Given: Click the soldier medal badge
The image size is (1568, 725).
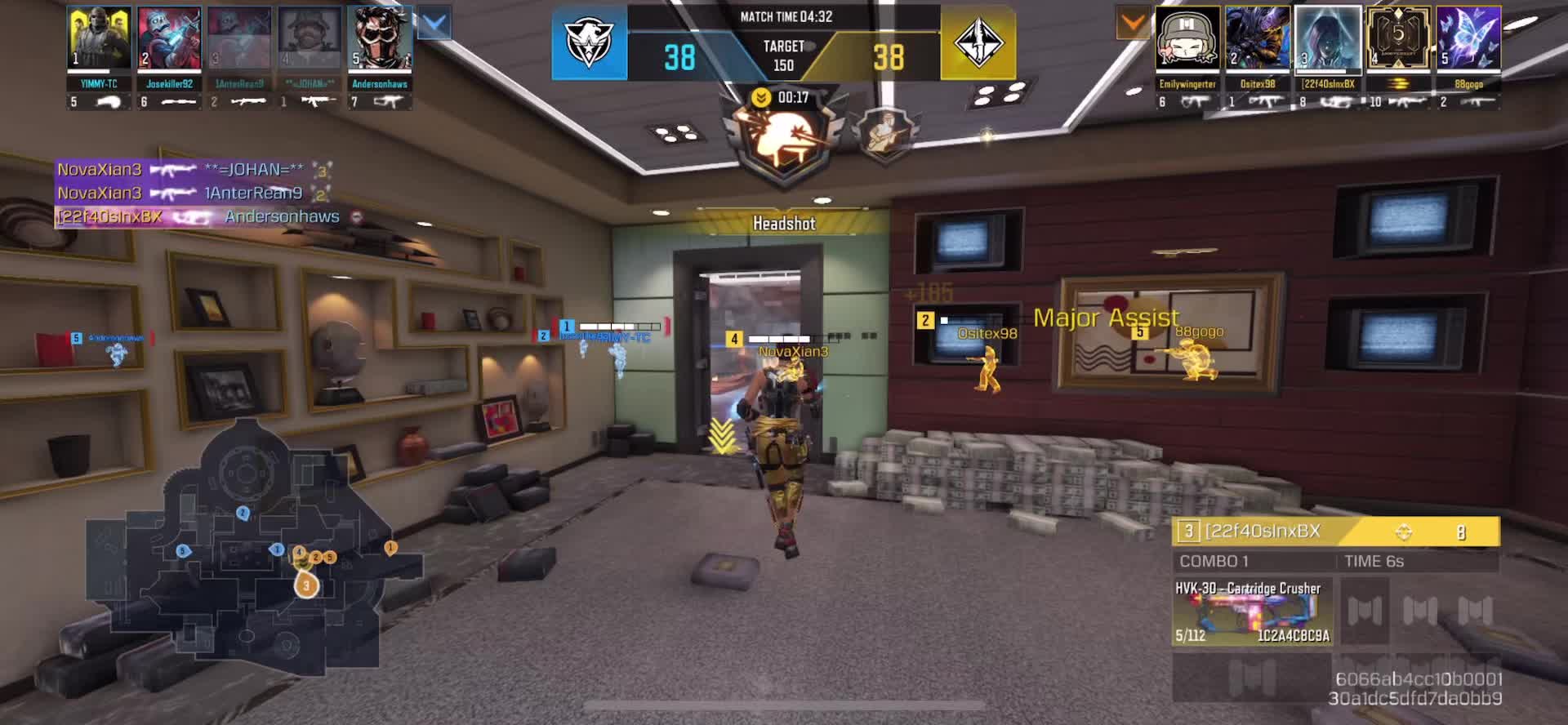Looking at the screenshot, I should (884, 133).
